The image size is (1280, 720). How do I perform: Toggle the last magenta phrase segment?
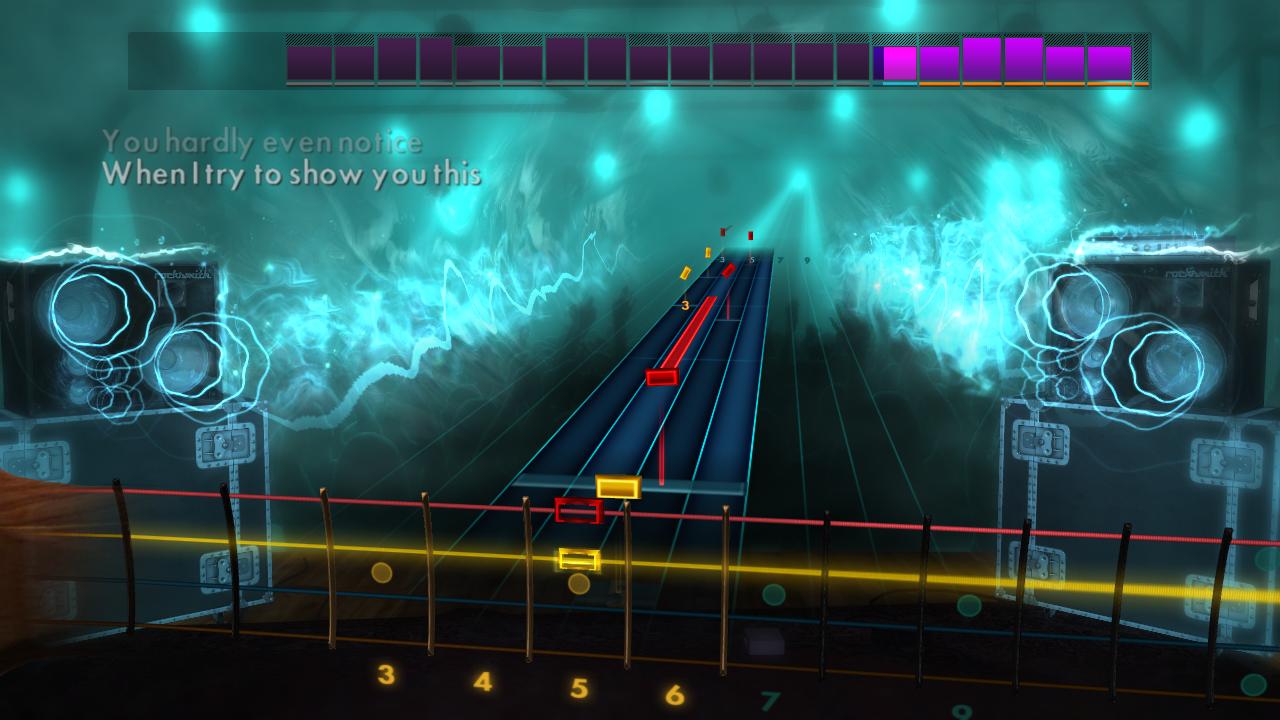(1108, 58)
